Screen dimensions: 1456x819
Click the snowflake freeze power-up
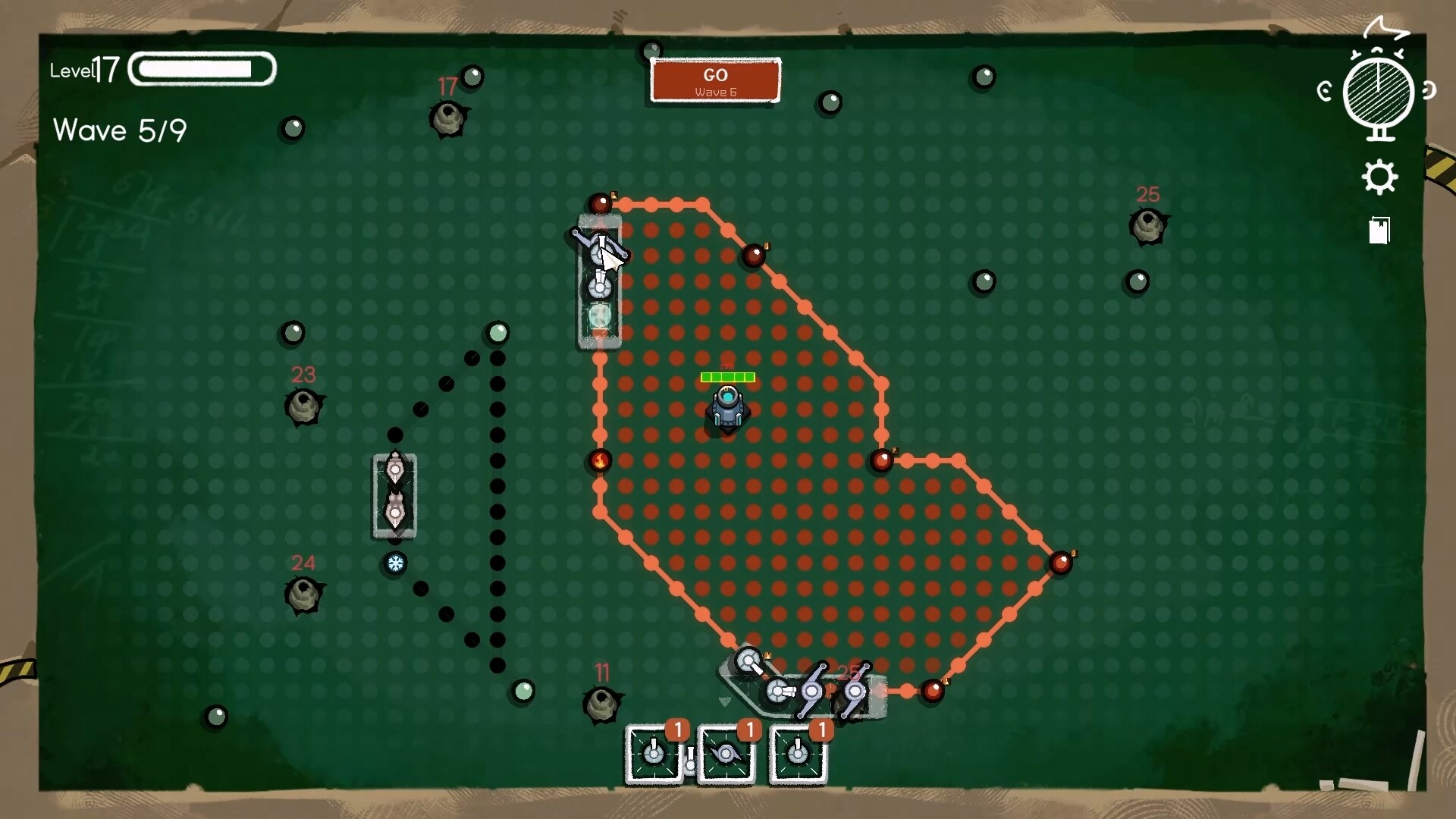click(396, 564)
